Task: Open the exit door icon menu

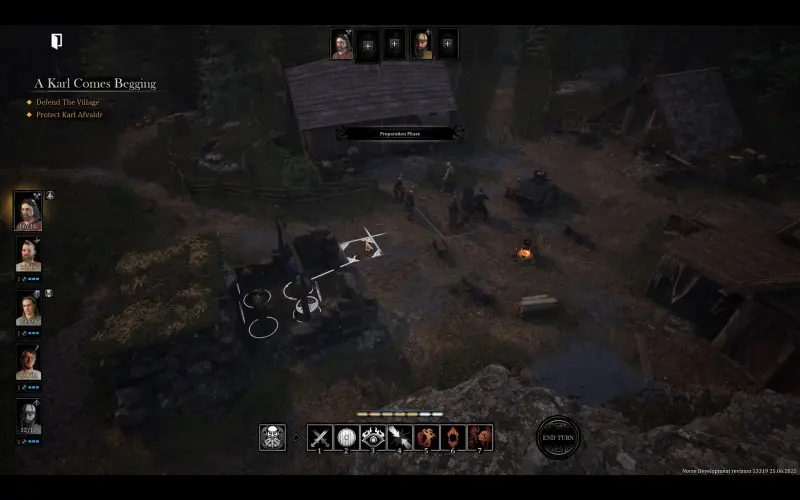Action: (x=57, y=41)
